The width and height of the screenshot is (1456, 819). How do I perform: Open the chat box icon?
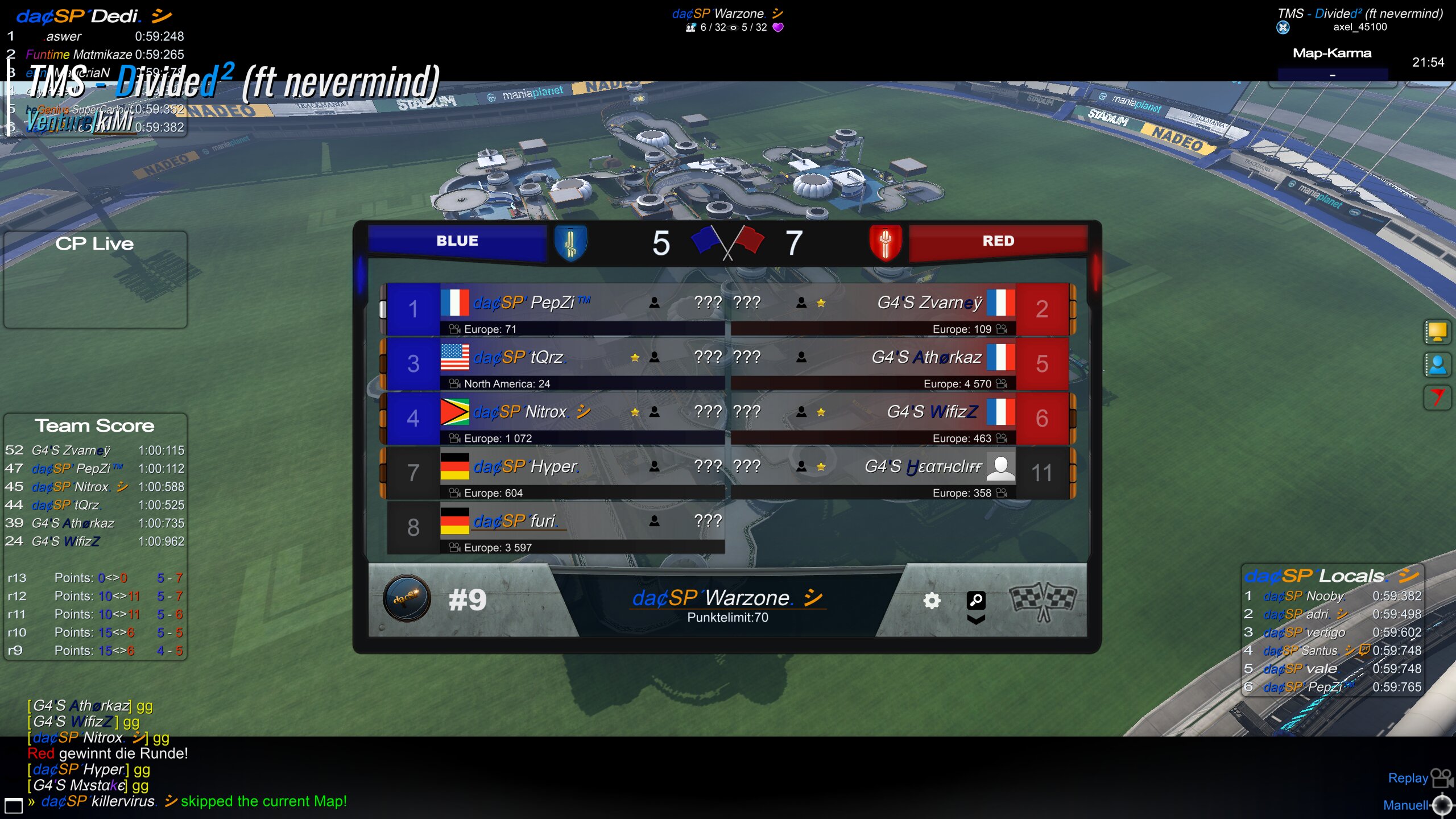coord(14,805)
